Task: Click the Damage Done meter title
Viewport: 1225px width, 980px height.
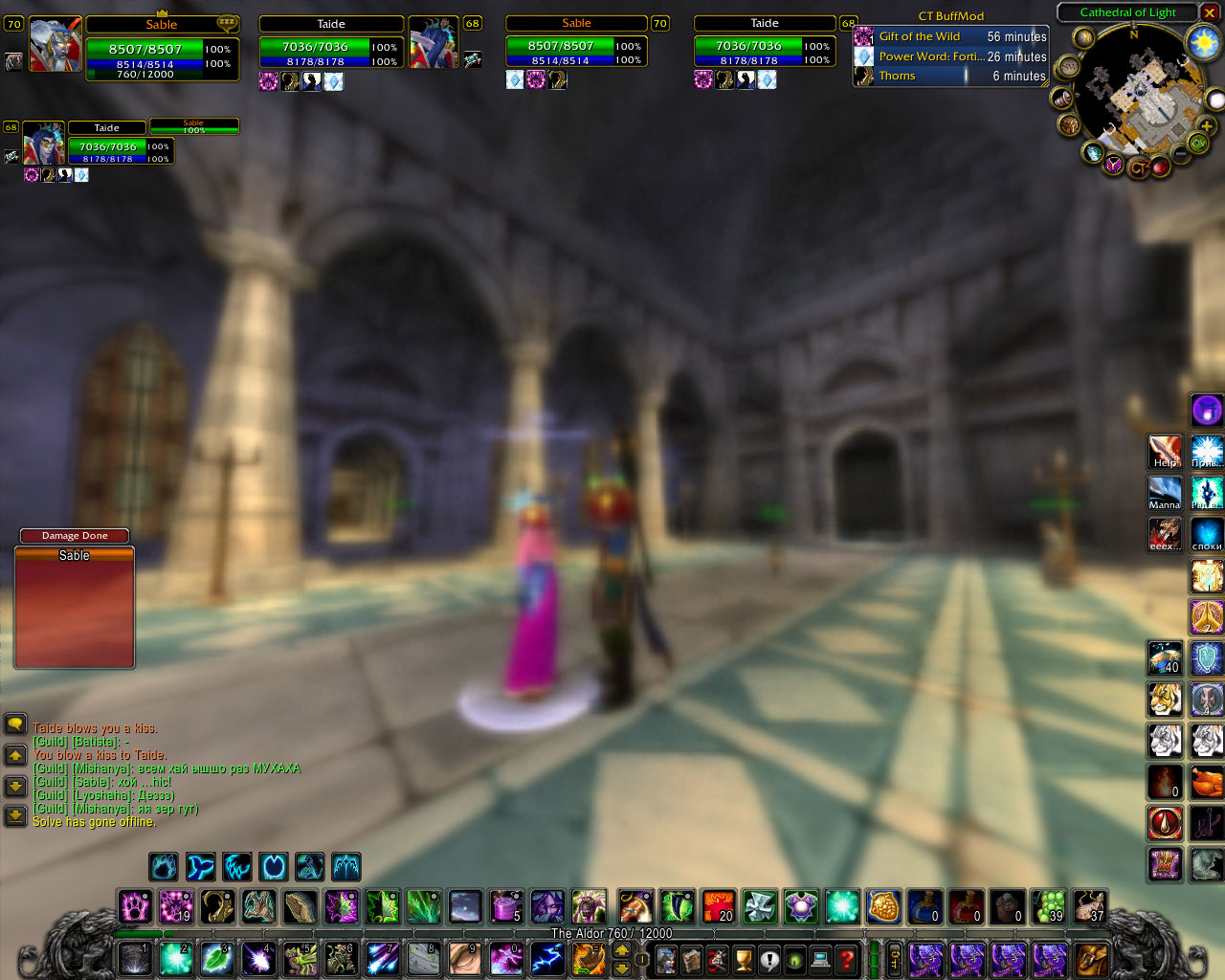Action: click(75, 536)
